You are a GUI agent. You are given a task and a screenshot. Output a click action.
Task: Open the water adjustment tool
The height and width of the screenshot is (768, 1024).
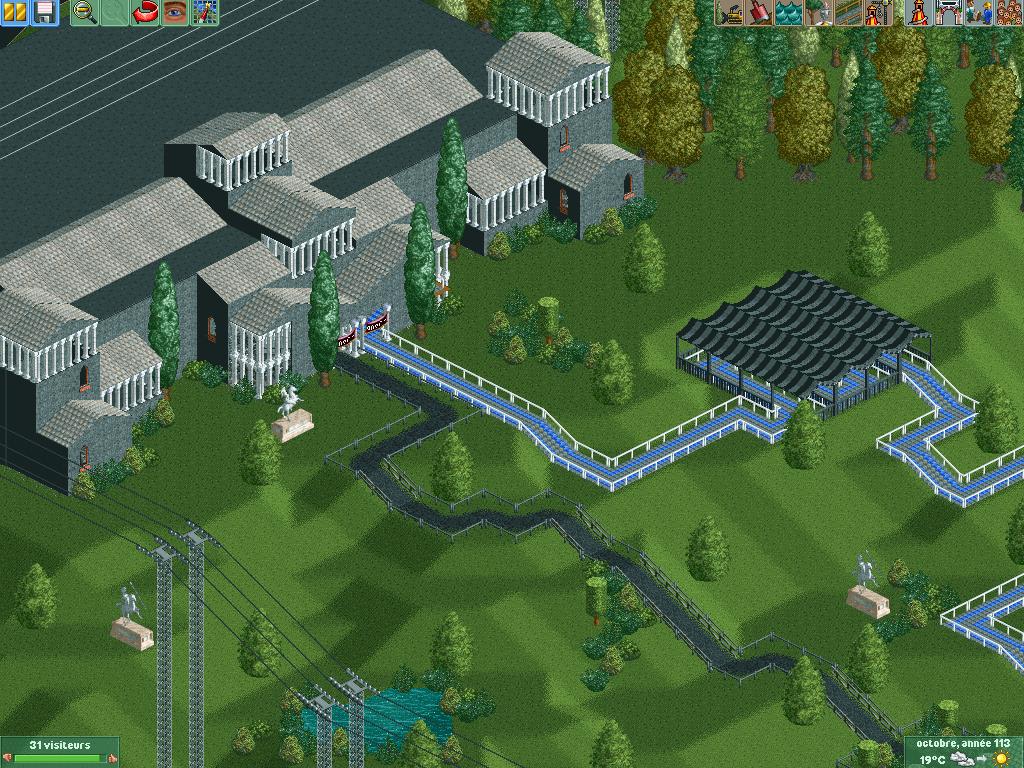pyautogui.click(x=789, y=13)
